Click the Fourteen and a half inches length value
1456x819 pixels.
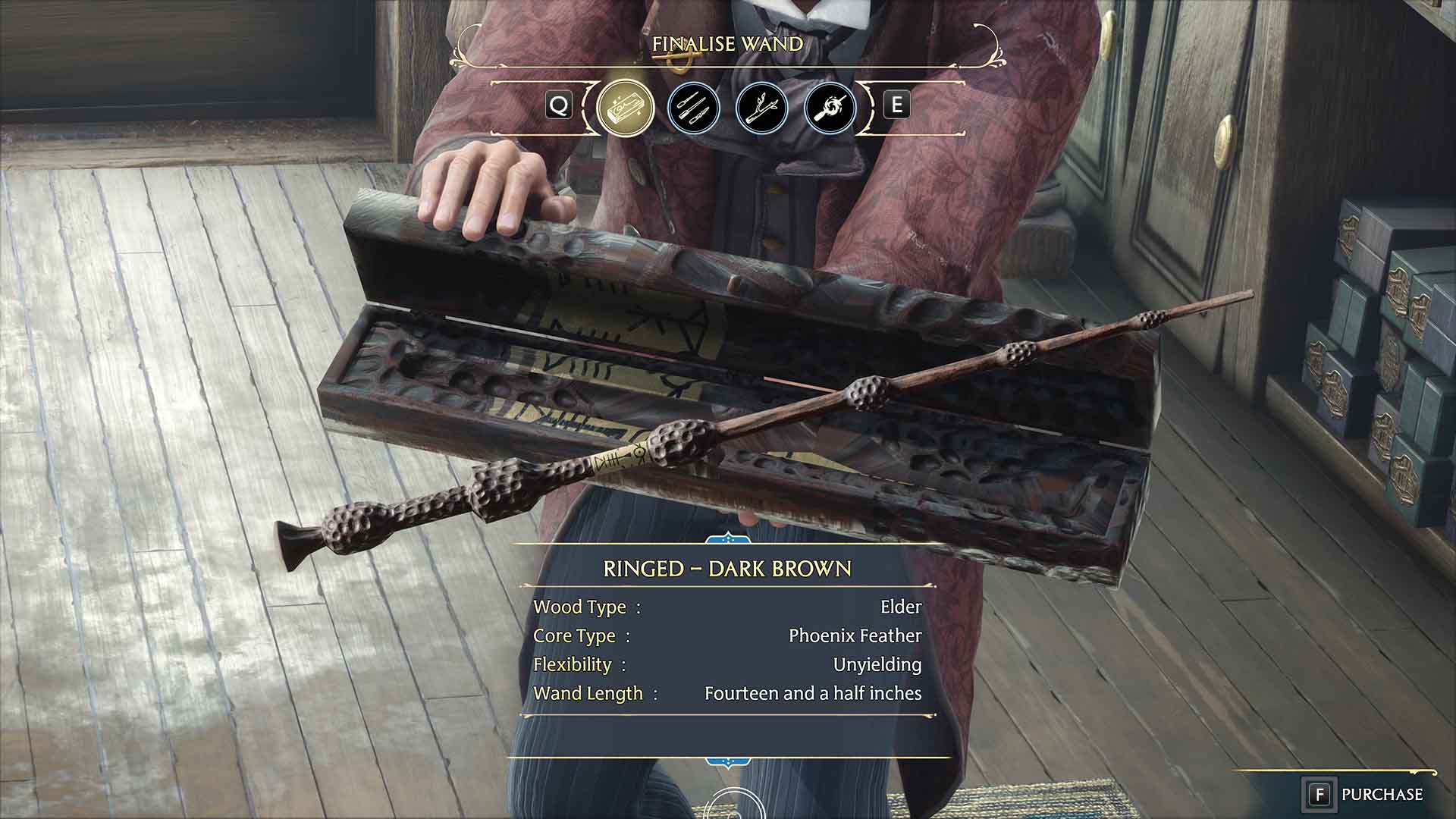point(811,692)
